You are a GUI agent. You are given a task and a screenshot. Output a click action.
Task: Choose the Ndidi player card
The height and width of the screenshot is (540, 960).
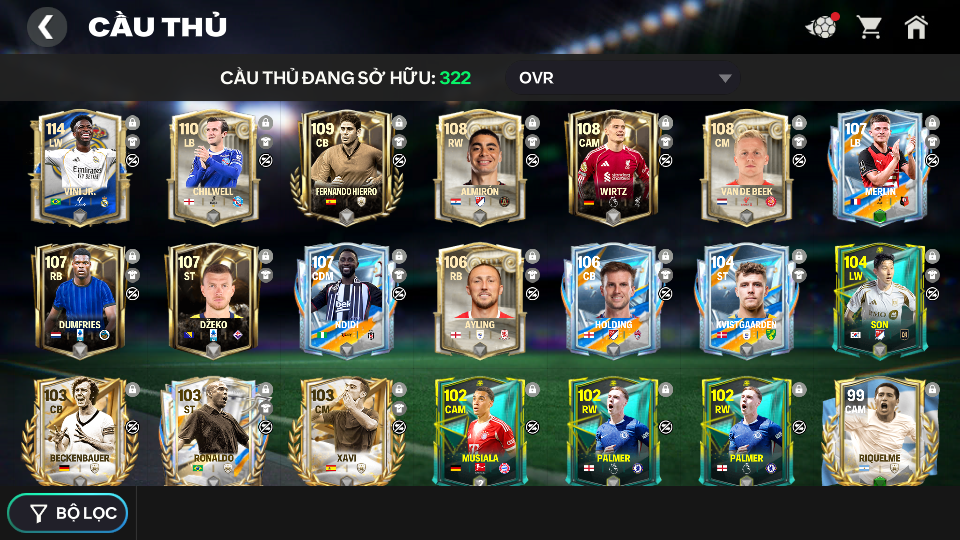click(346, 300)
